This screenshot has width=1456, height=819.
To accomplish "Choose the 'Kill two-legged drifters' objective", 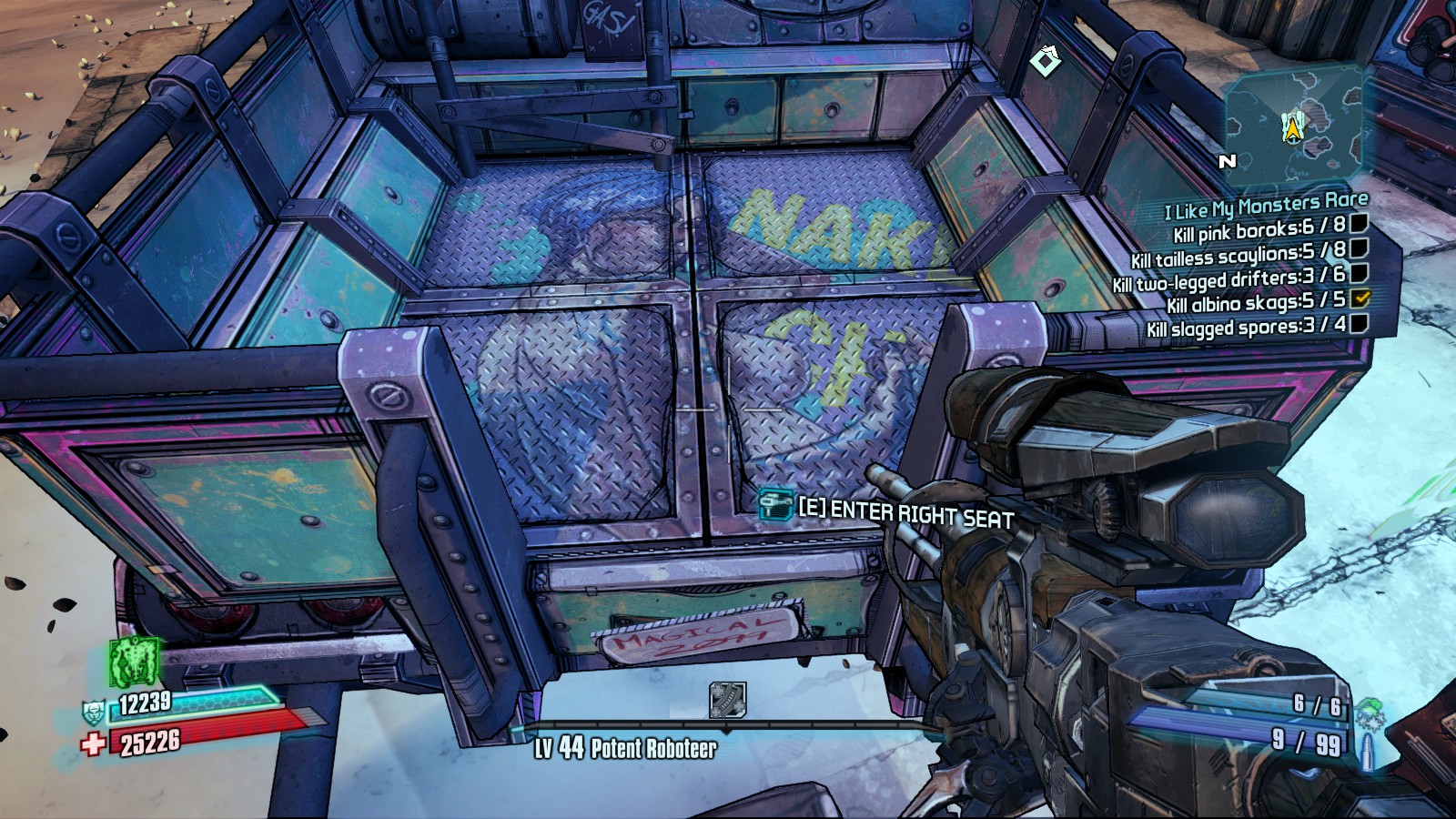I will tap(1228, 279).
